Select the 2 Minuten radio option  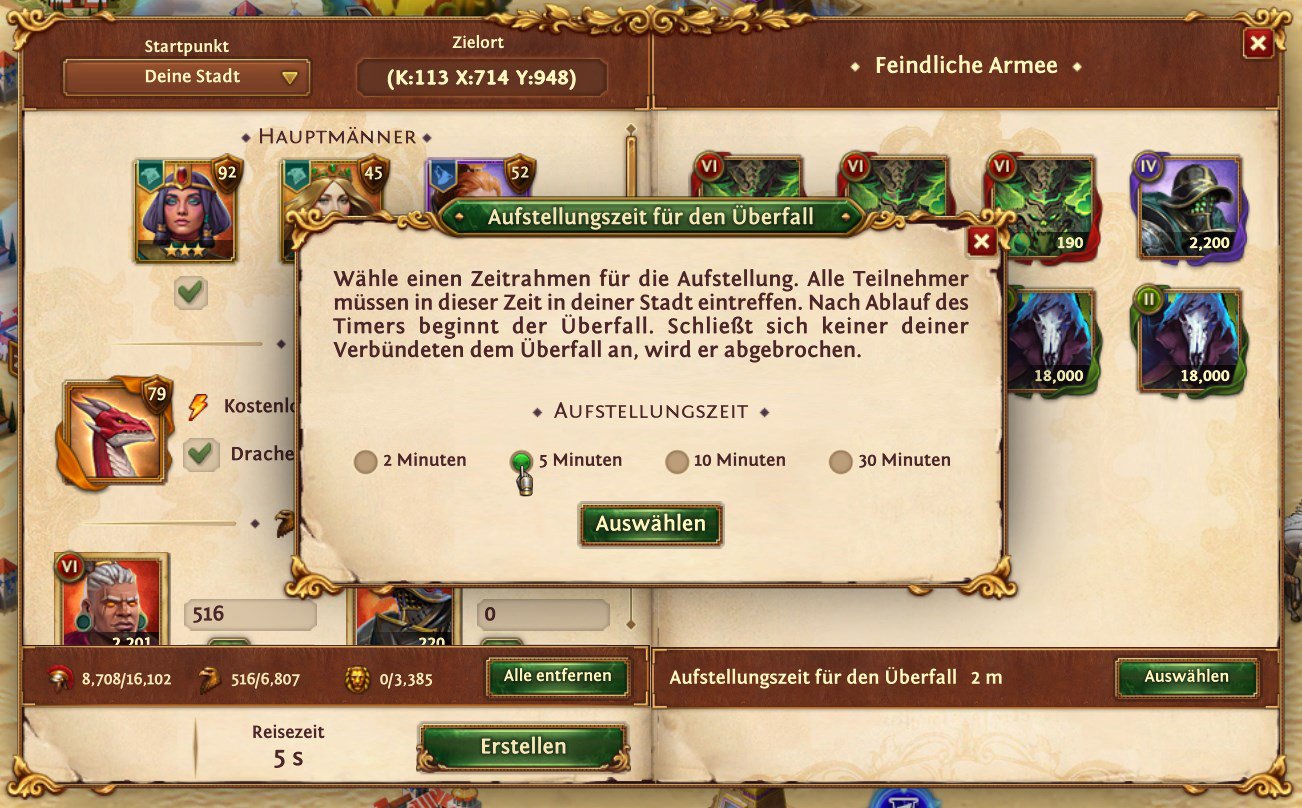click(x=366, y=461)
